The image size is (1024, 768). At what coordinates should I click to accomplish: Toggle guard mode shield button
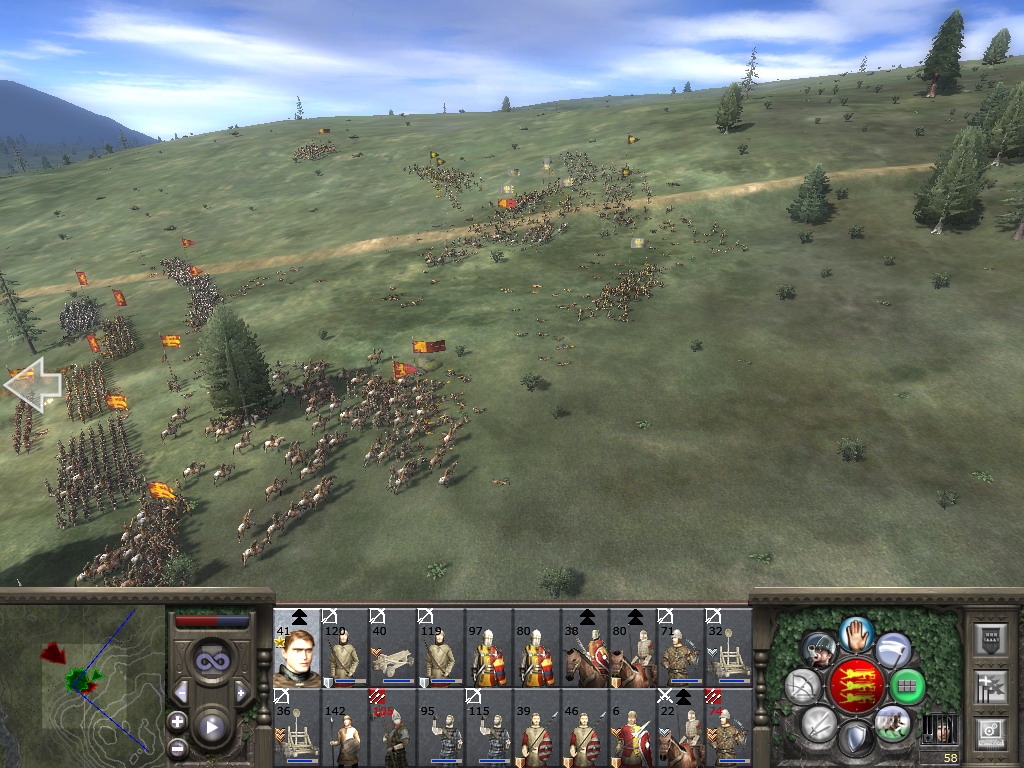[855, 739]
